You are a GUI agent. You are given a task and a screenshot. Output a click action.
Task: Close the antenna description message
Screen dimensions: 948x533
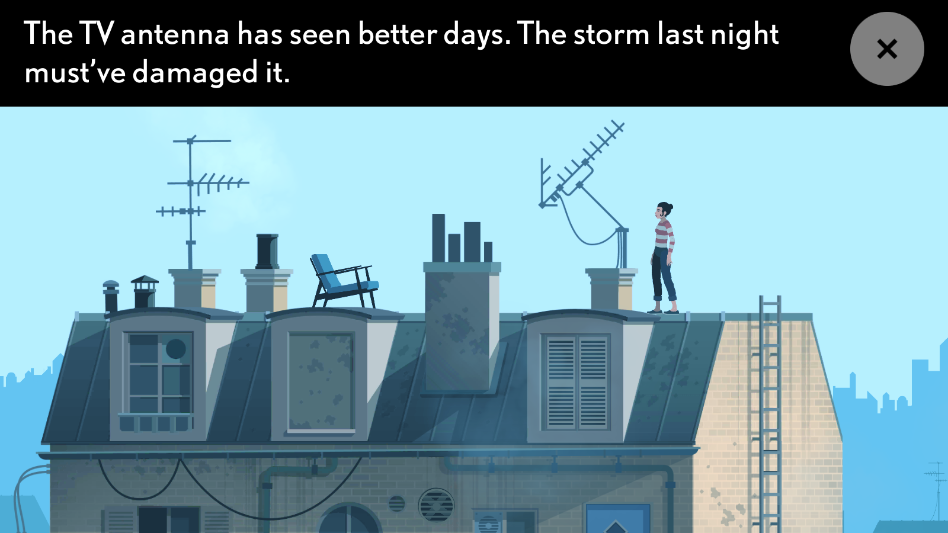[x=886, y=49]
